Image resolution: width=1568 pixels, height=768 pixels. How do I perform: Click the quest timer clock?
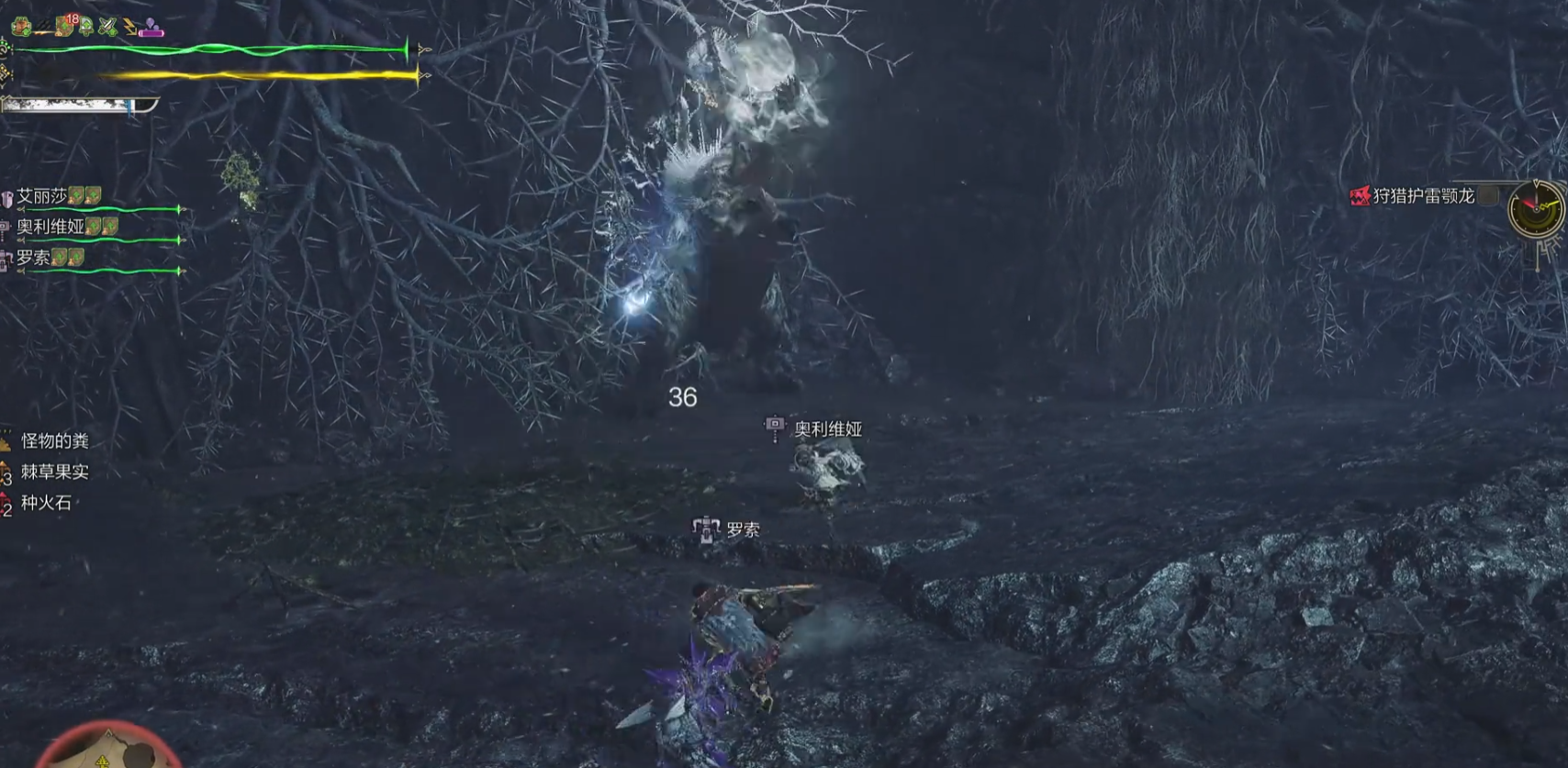coord(1536,208)
